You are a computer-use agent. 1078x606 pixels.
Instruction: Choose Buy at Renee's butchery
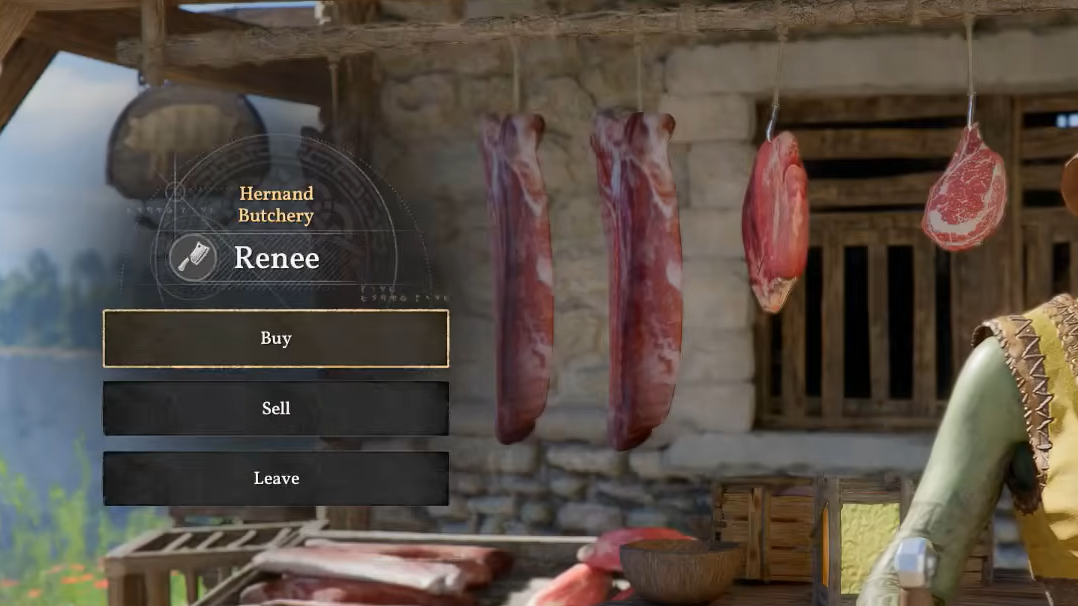point(276,338)
